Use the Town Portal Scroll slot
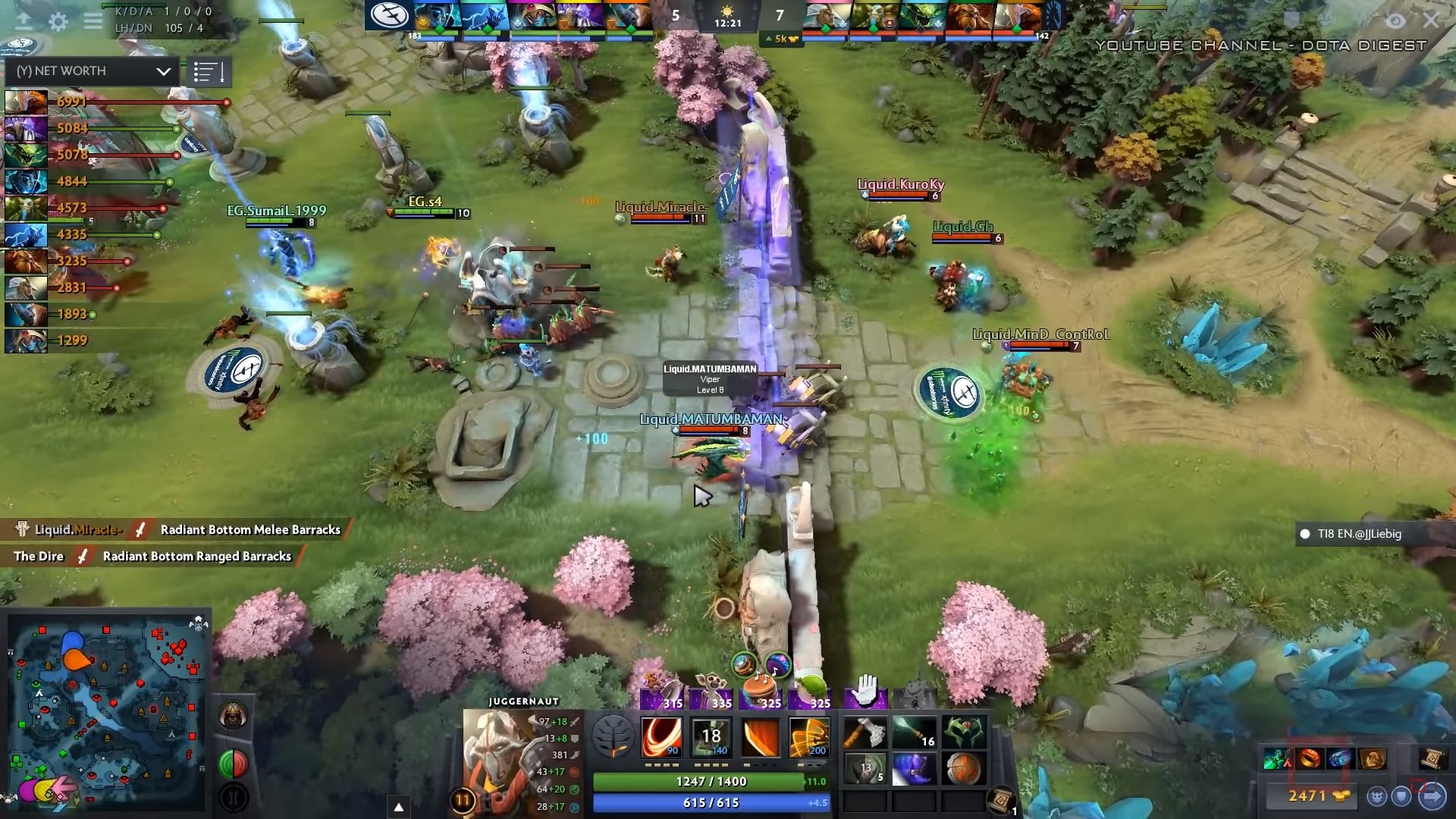Image resolution: width=1456 pixels, height=819 pixels. pyautogui.click(x=1001, y=799)
